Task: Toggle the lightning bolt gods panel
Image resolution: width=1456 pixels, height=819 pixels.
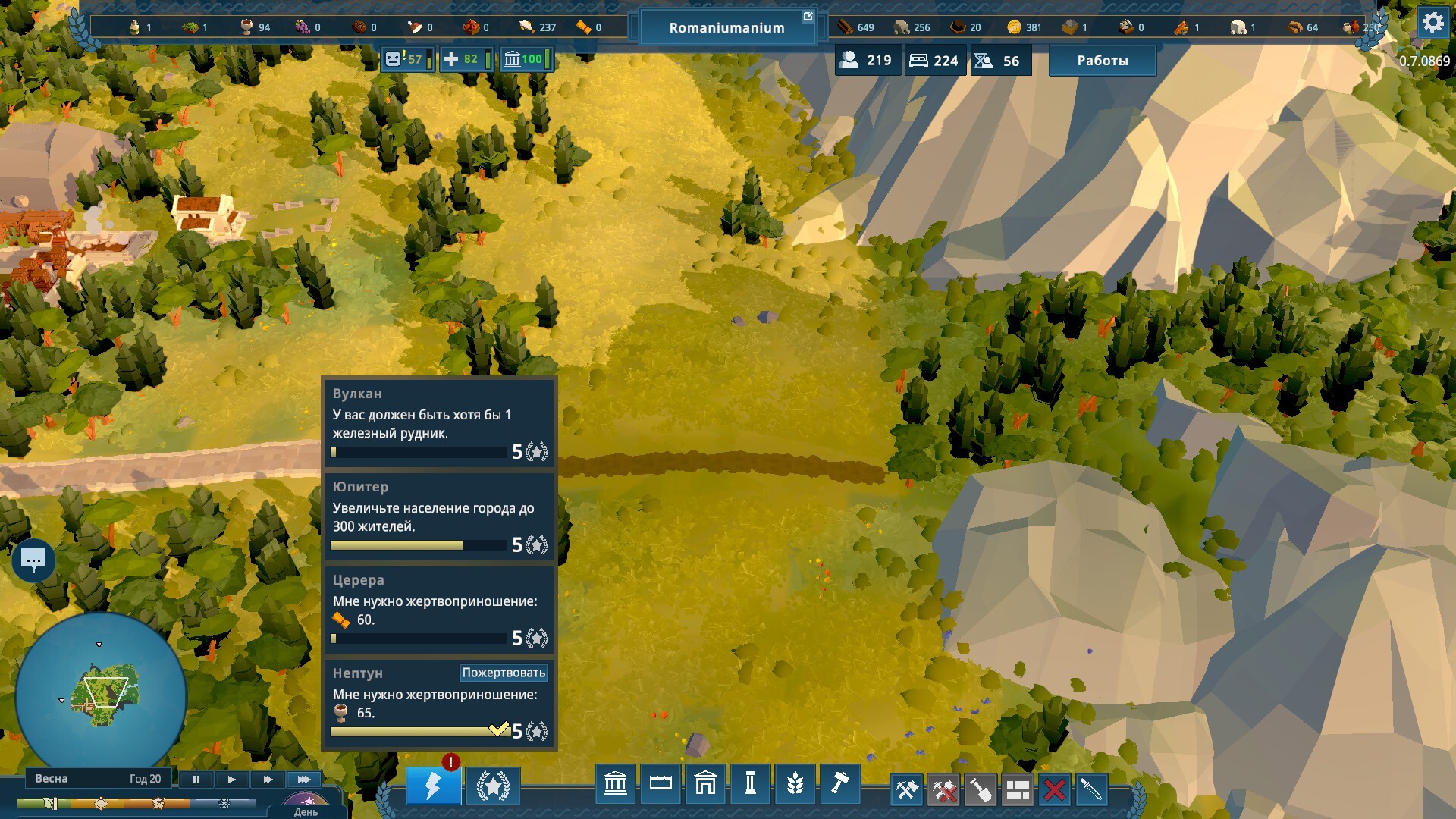Action: [433, 786]
